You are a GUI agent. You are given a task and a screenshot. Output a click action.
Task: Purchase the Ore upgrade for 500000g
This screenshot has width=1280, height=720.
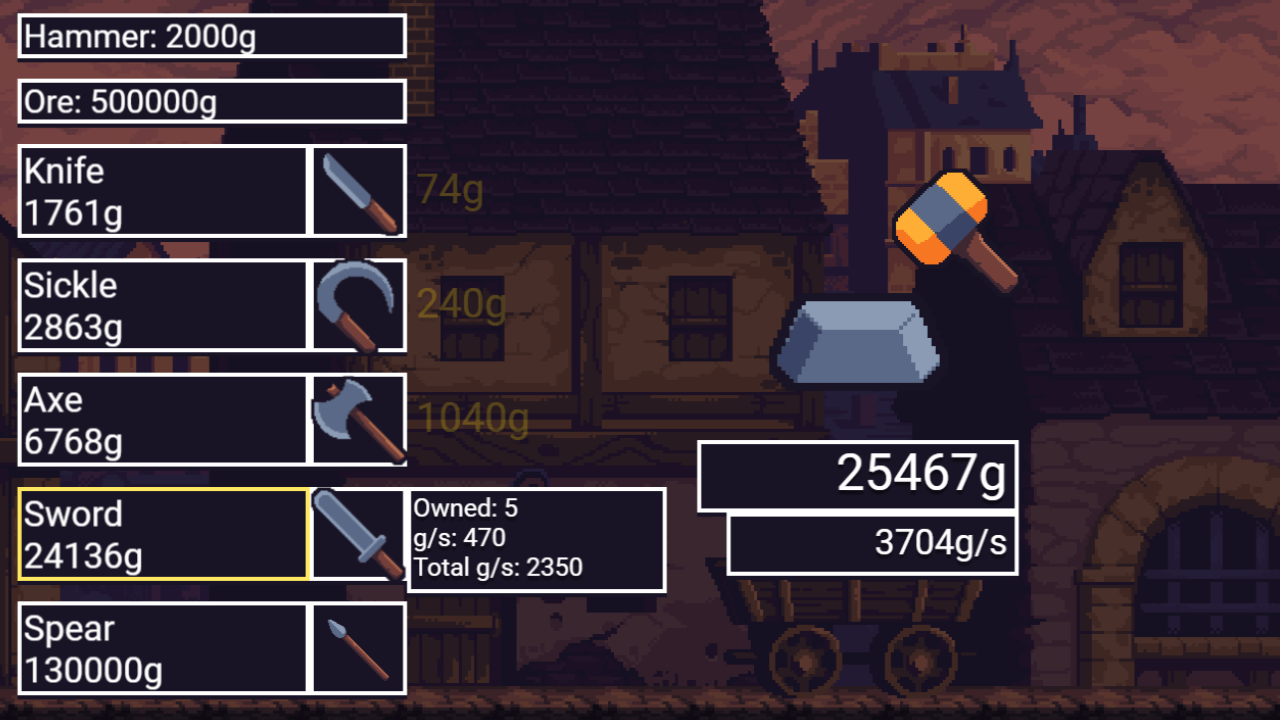point(210,101)
